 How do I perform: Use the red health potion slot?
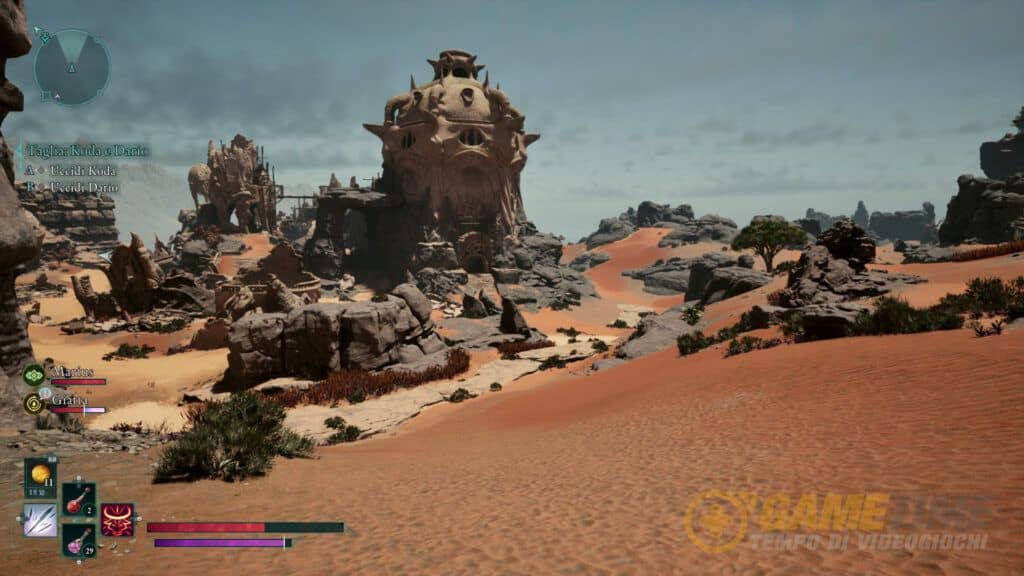click(x=79, y=499)
